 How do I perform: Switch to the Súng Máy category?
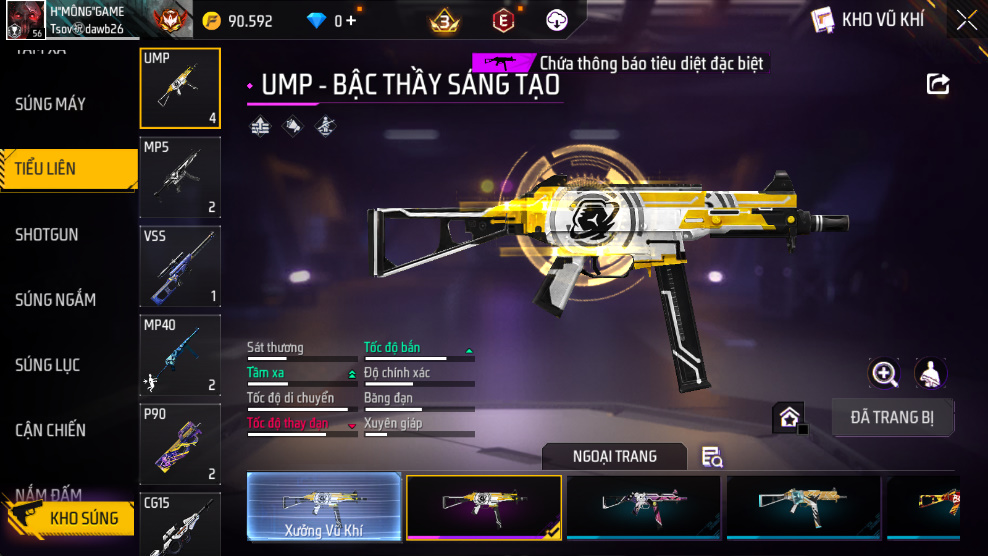tap(50, 104)
